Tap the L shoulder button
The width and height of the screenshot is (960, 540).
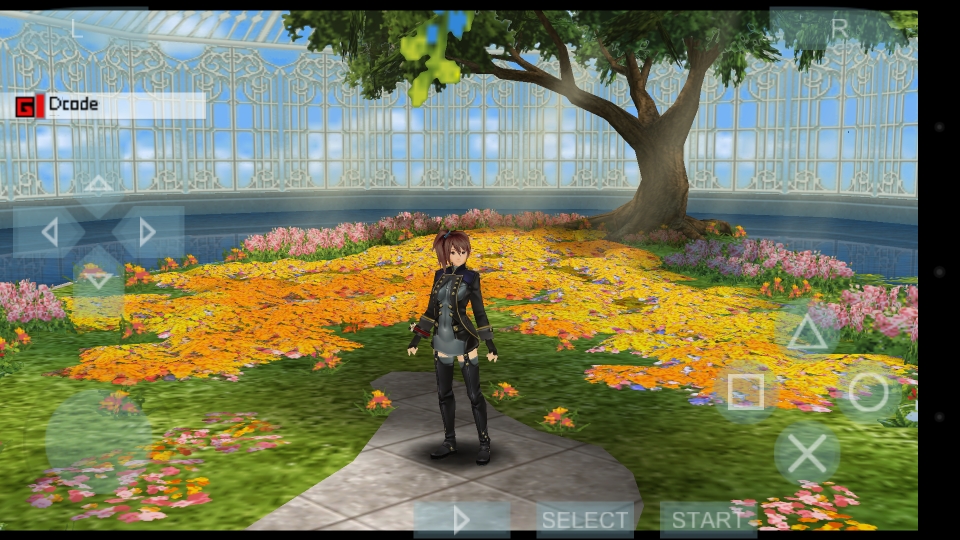[76, 29]
